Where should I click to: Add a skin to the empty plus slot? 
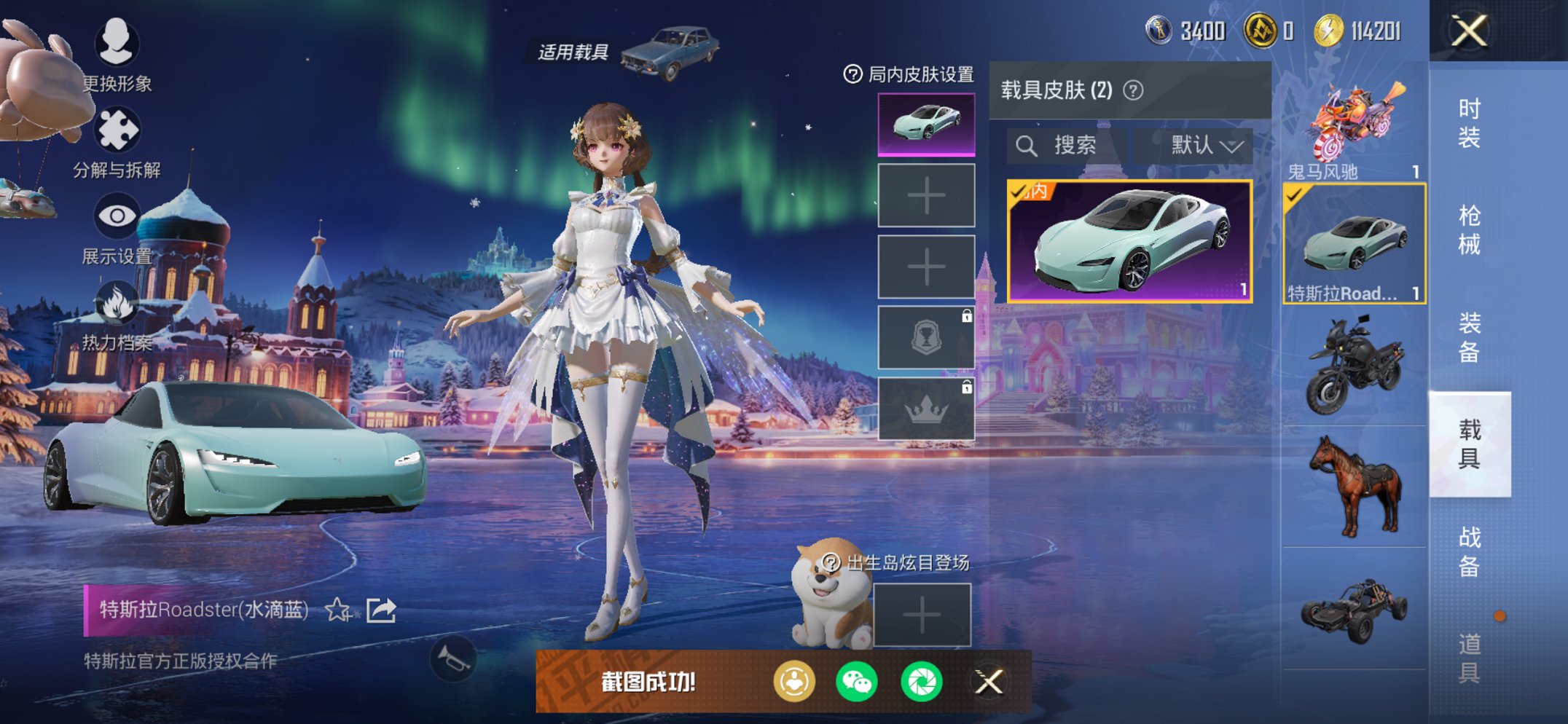pos(925,196)
